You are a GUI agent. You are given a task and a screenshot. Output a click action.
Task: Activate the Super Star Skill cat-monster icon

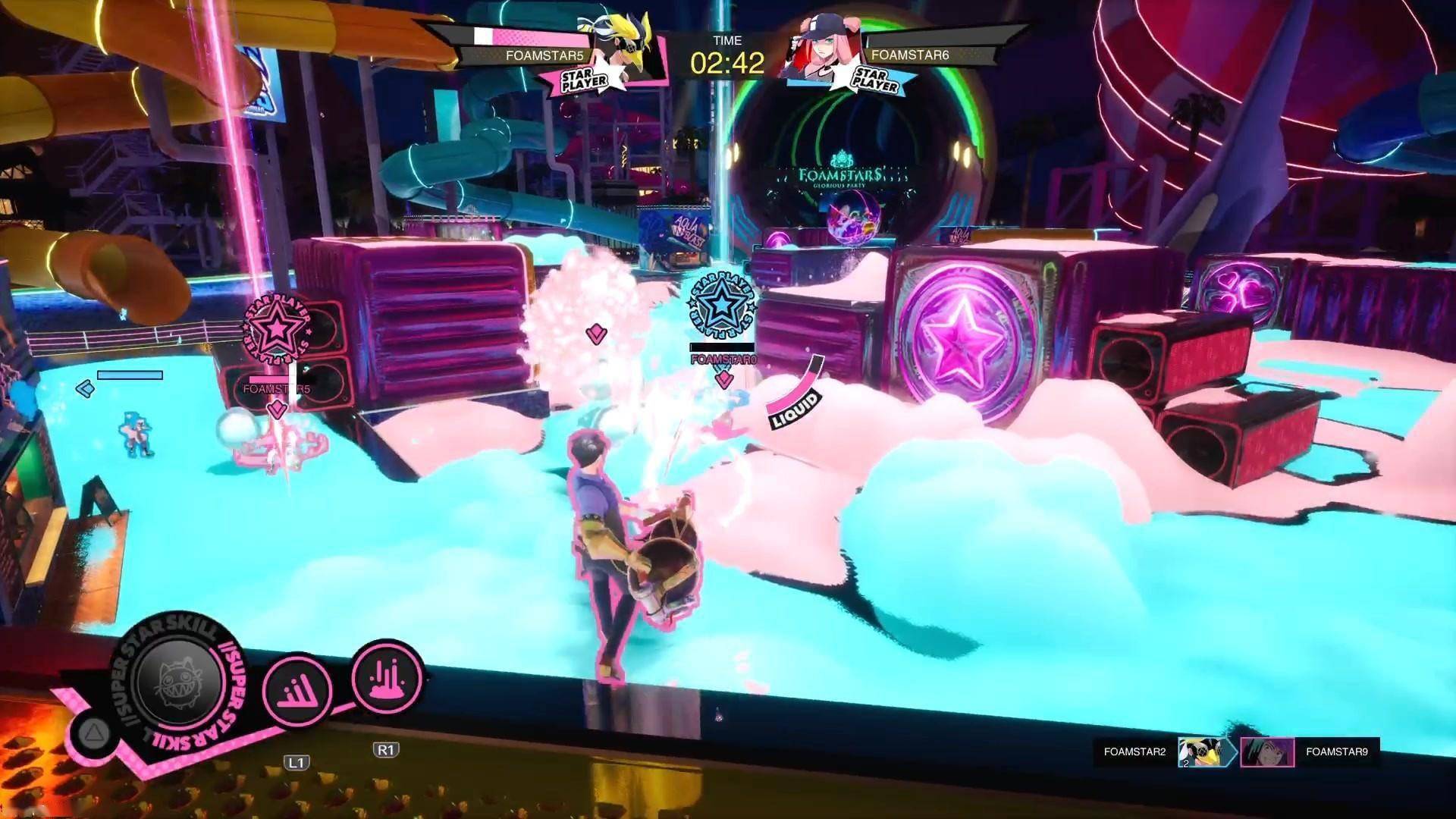tap(178, 680)
